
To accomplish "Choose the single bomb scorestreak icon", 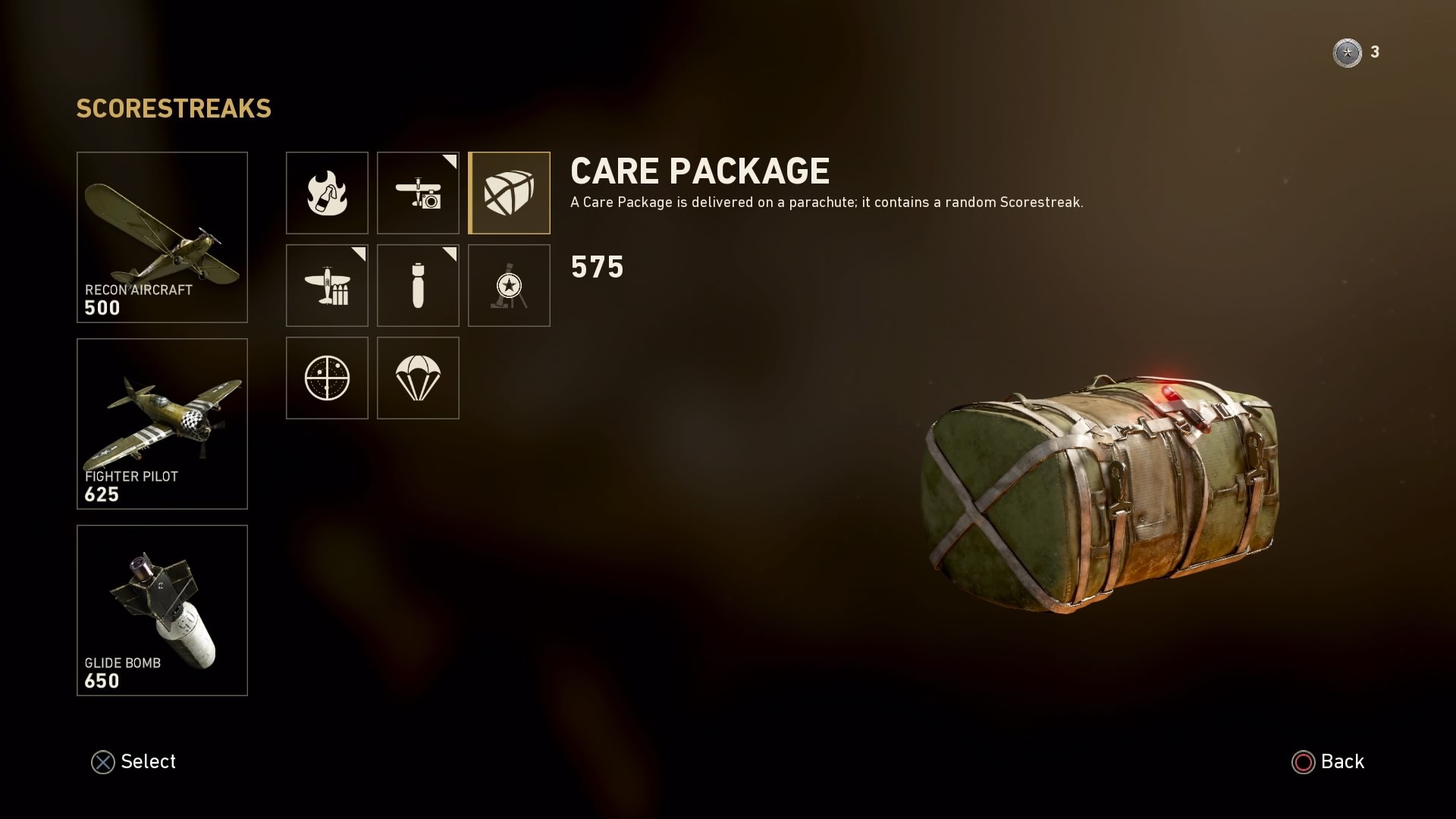I will tap(418, 285).
